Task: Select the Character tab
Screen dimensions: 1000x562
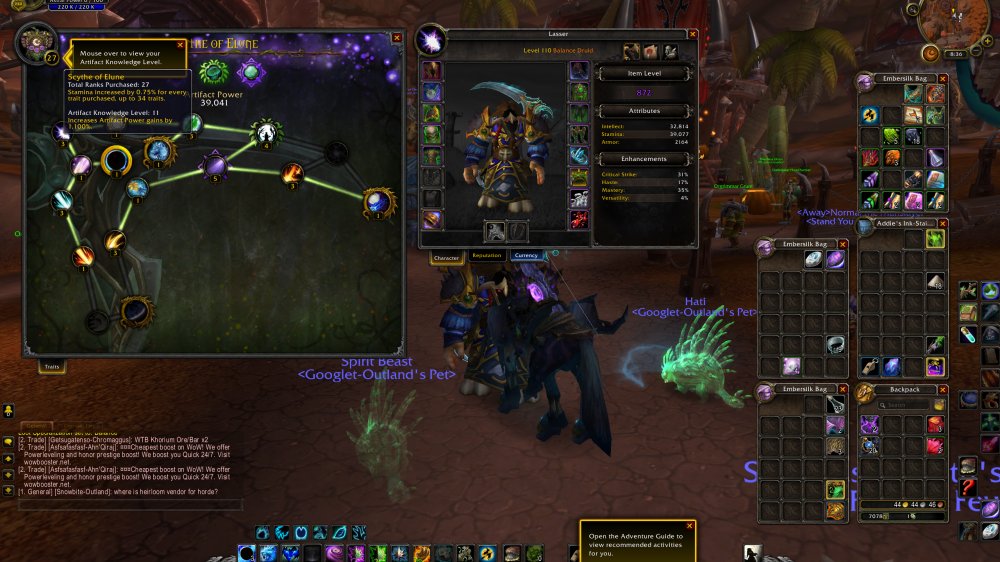Action: [x=446, y=257]
